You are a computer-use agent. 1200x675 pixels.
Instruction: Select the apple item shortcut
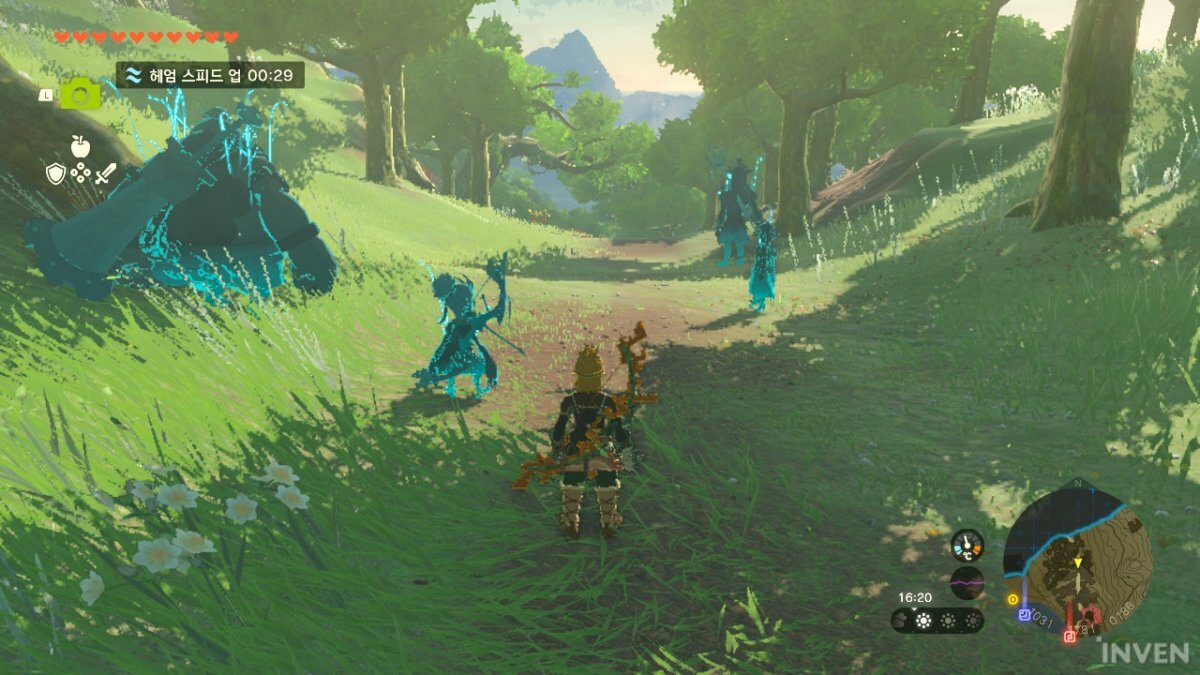80,147
